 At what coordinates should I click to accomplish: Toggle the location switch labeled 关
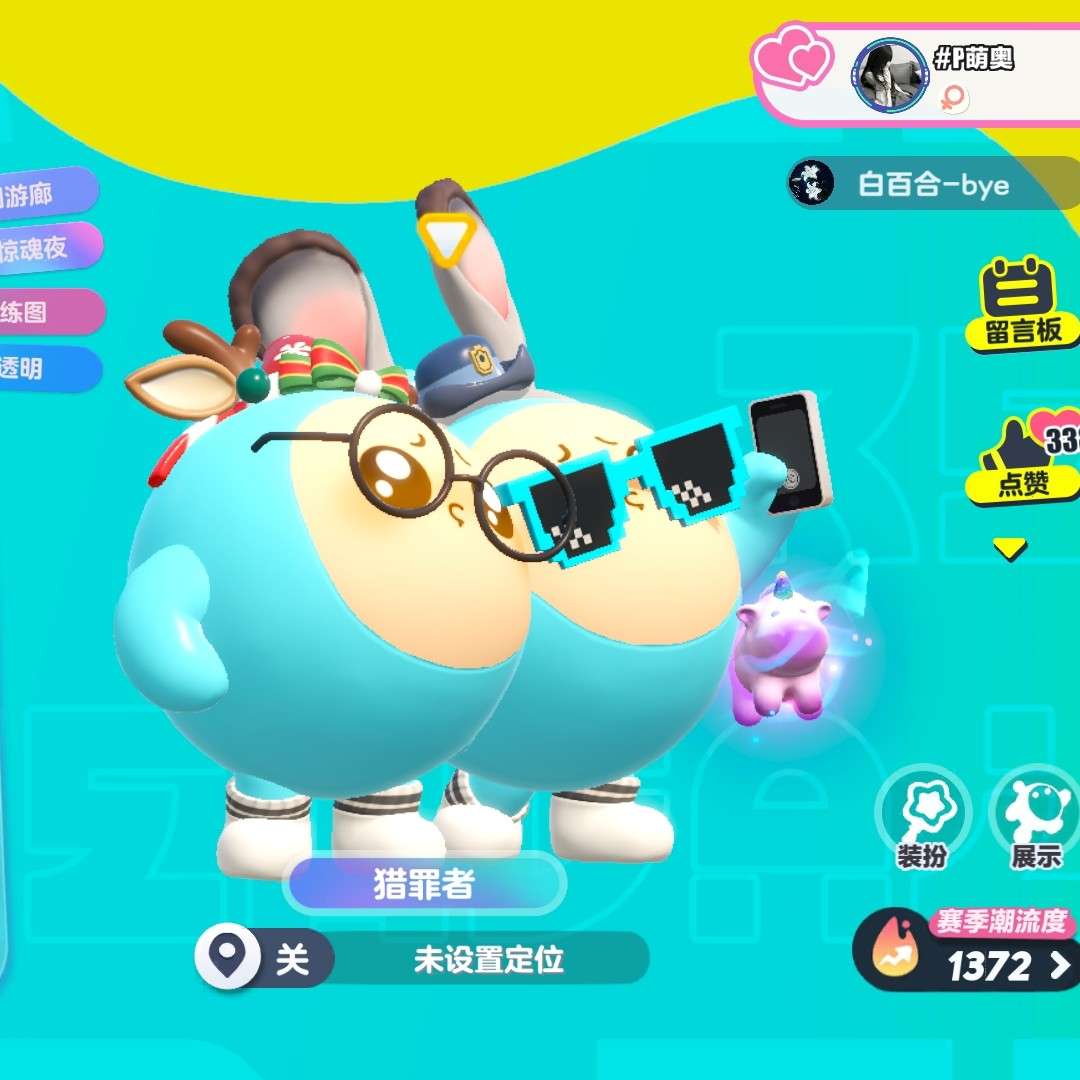[266, 960]
